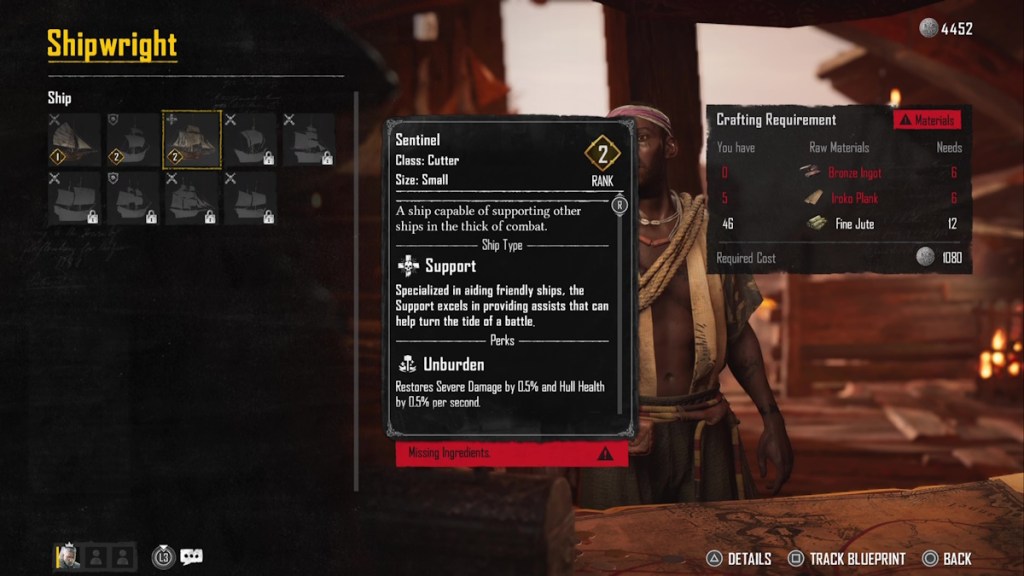
Task: Open the chat speech bubble icon
Action: pos(191,557)
